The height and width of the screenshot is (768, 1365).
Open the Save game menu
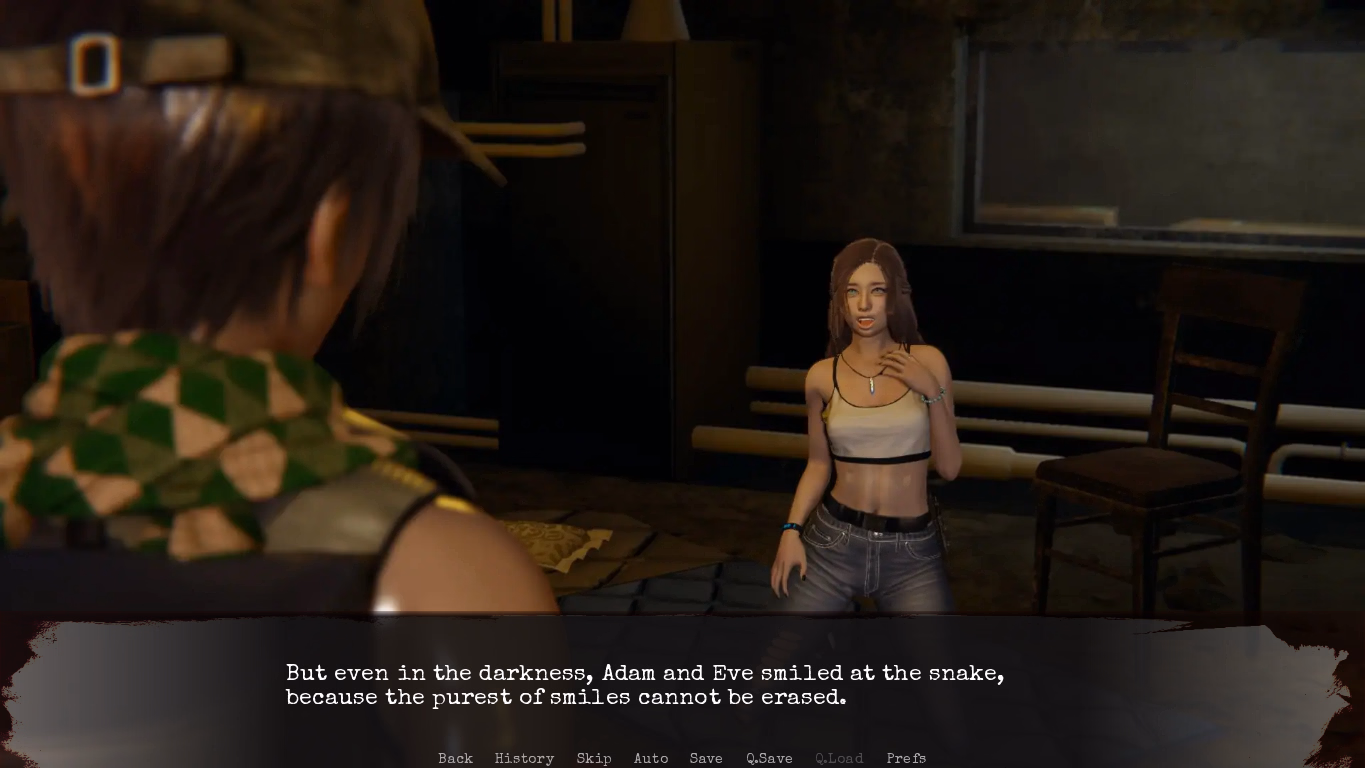[706, 758]
